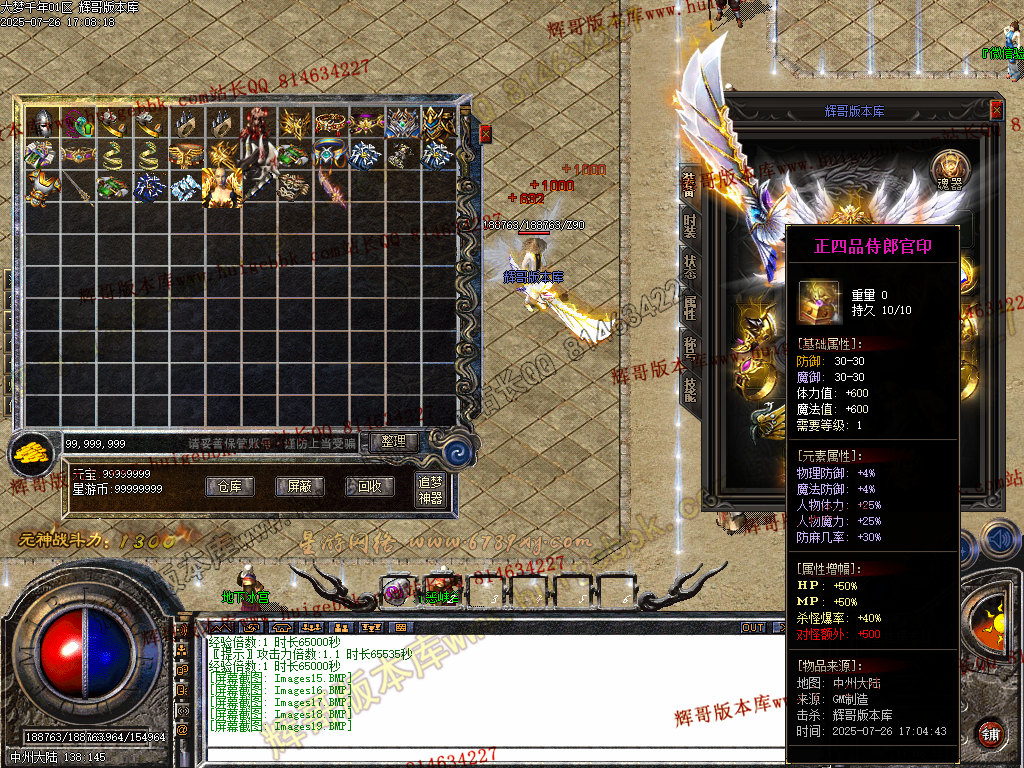1024x768 pixels.
Task: Open the 仓库 warehouse
Action: pyautogui.click(x=229, y=487)
